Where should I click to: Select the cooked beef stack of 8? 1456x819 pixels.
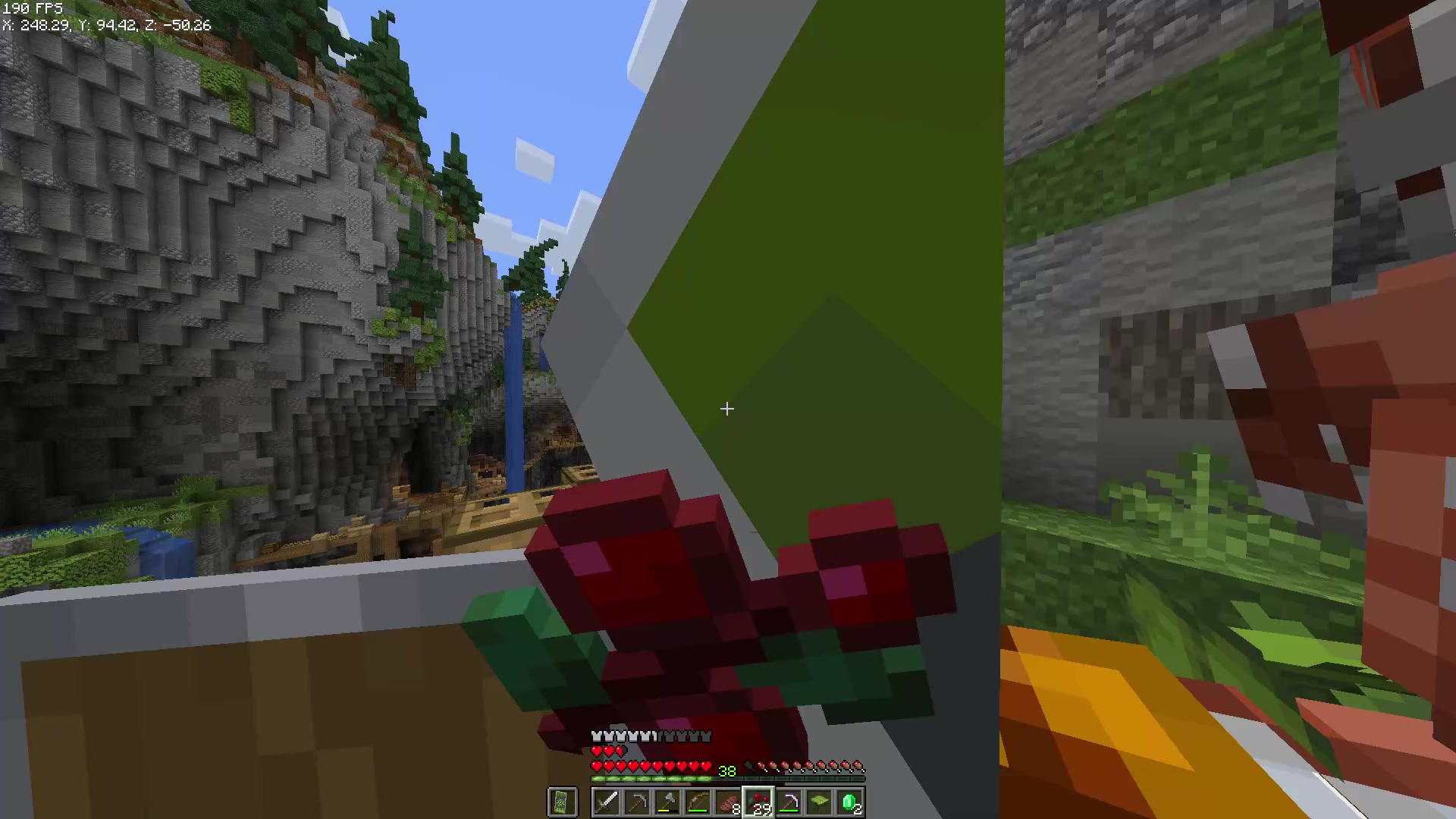(728, 802)
